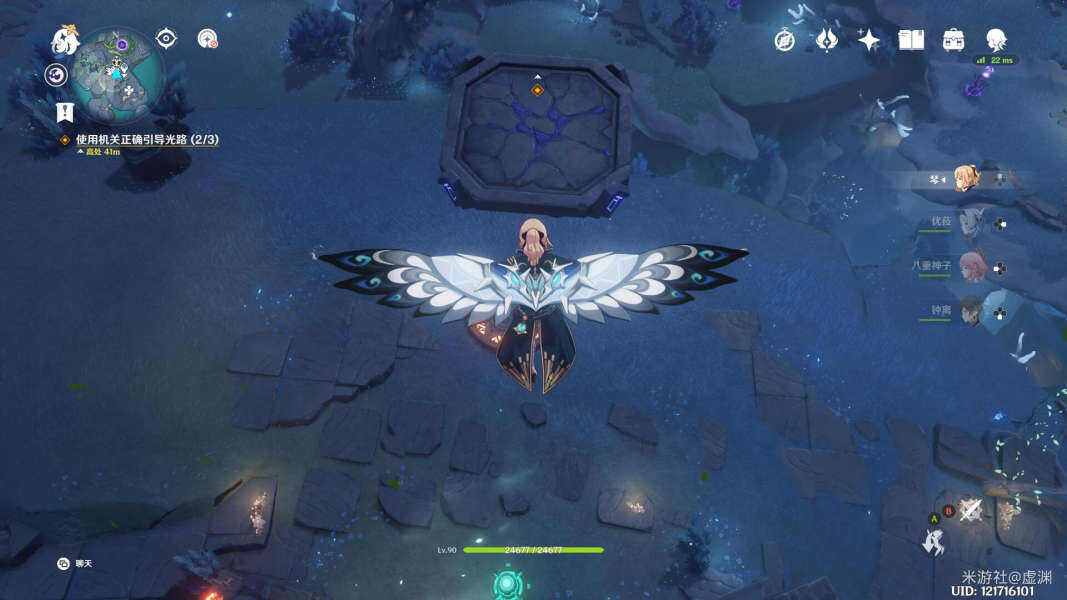This screenshot has width=1067, height=600.
Task: Open the open-book handbook icon
Action: 911,40
